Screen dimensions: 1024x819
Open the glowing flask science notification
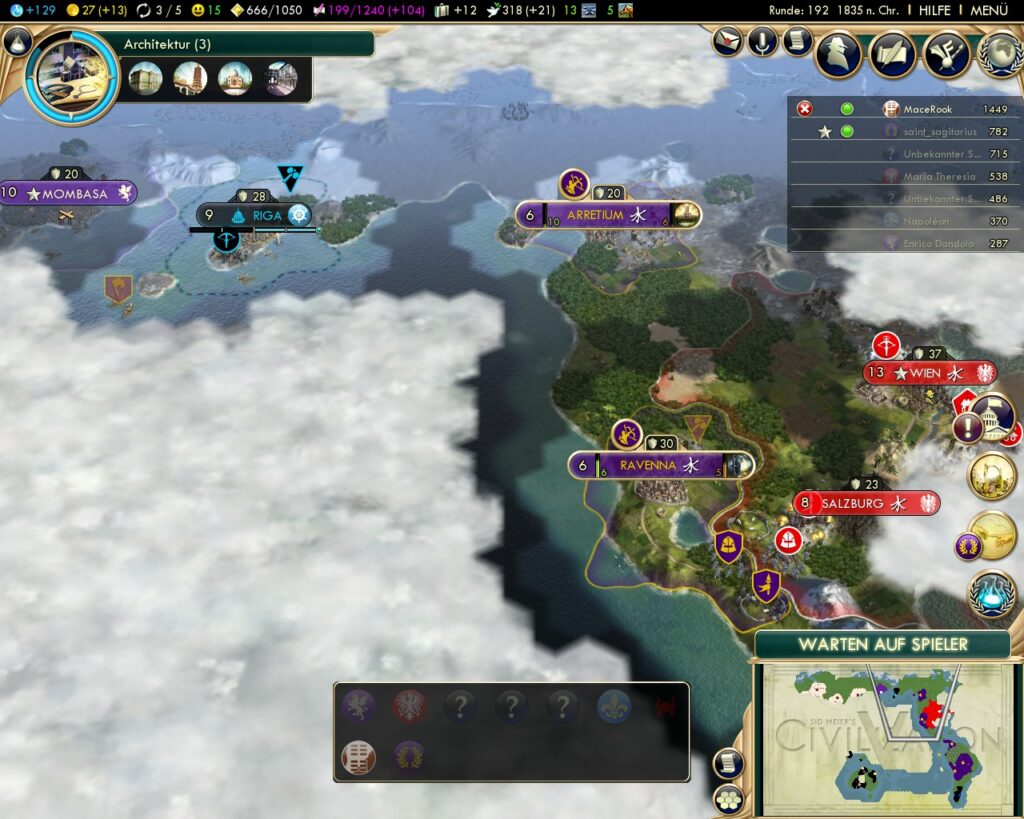coord(992,592)
